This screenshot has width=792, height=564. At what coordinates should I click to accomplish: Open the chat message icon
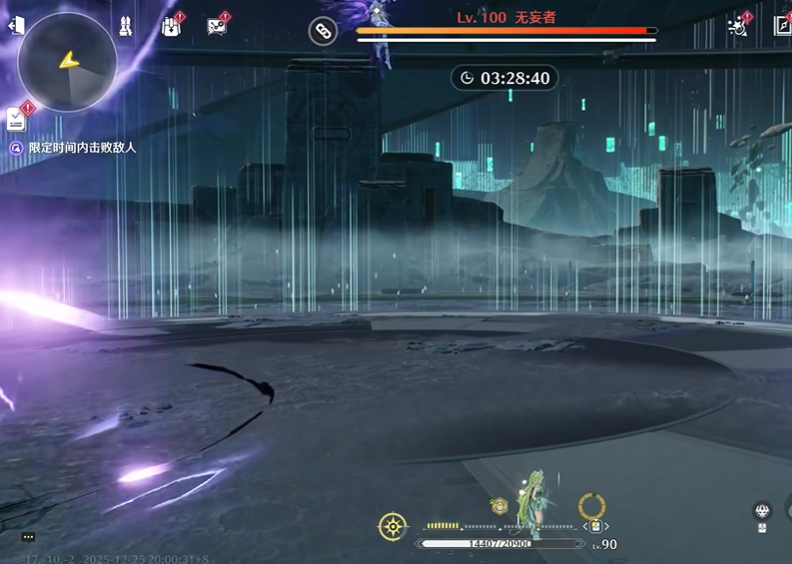click(216, 27)
